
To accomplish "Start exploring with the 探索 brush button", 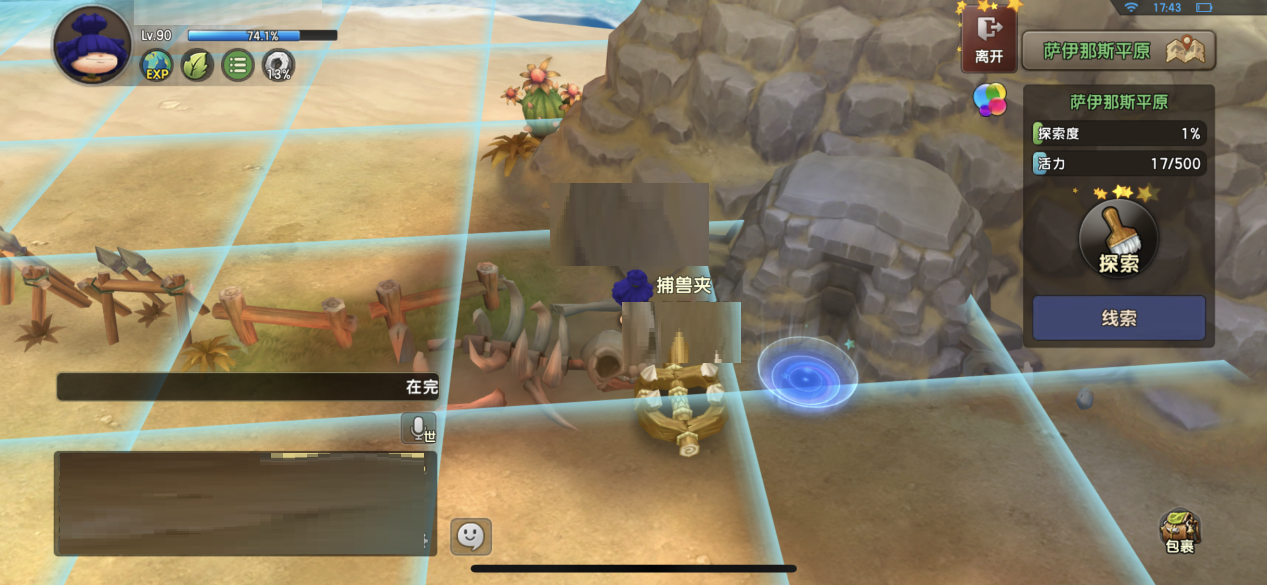I will coord(1118,238).
